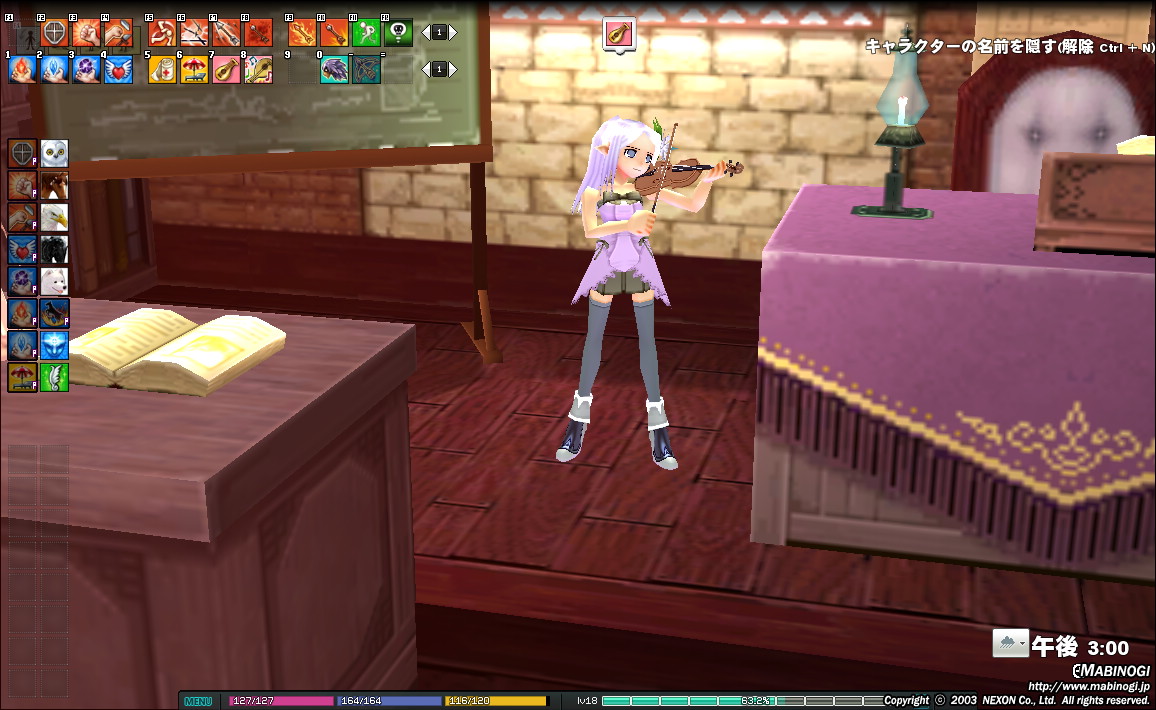Screen dimensions: 1156x710
Task: Click the active lute skill speech bubble
Action: point(620,33)
